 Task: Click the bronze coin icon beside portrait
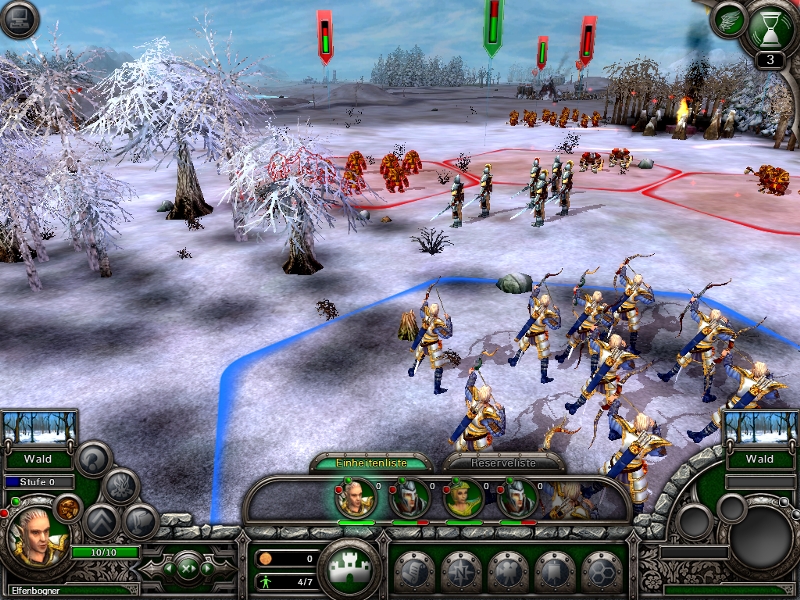point(67,508)
